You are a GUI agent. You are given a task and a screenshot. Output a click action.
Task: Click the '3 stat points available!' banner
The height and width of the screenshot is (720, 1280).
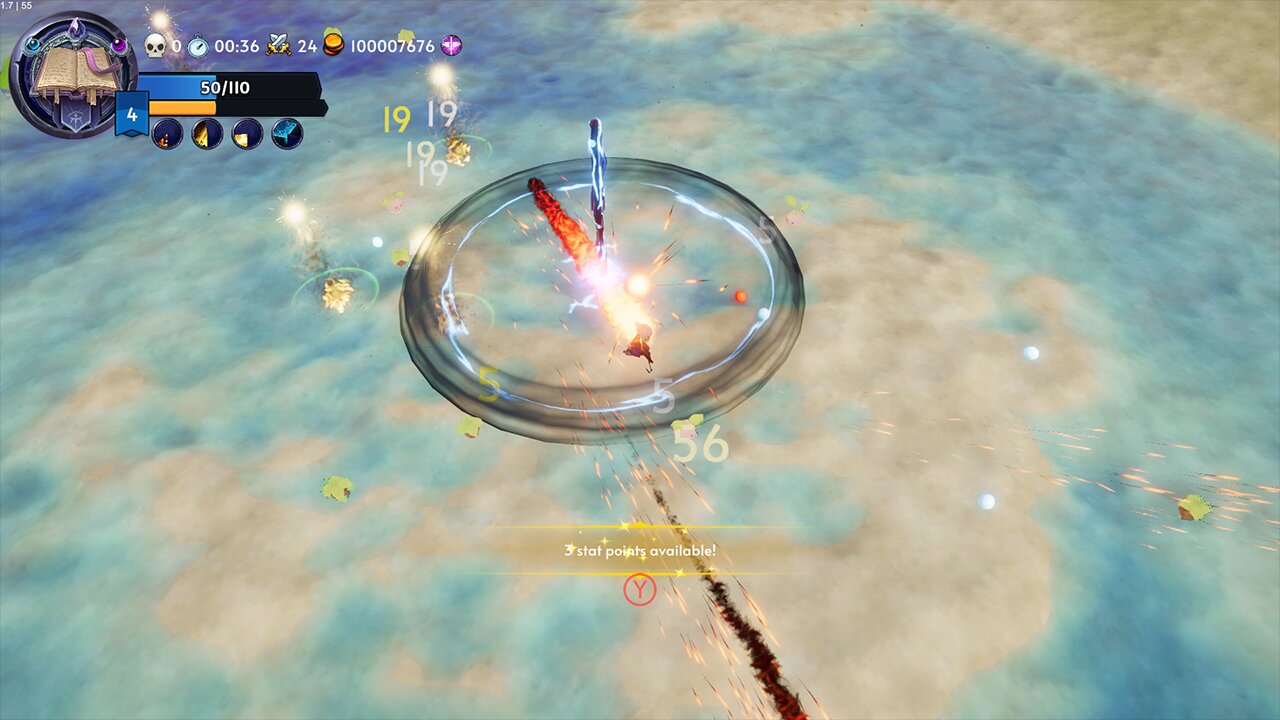(640, 548)
